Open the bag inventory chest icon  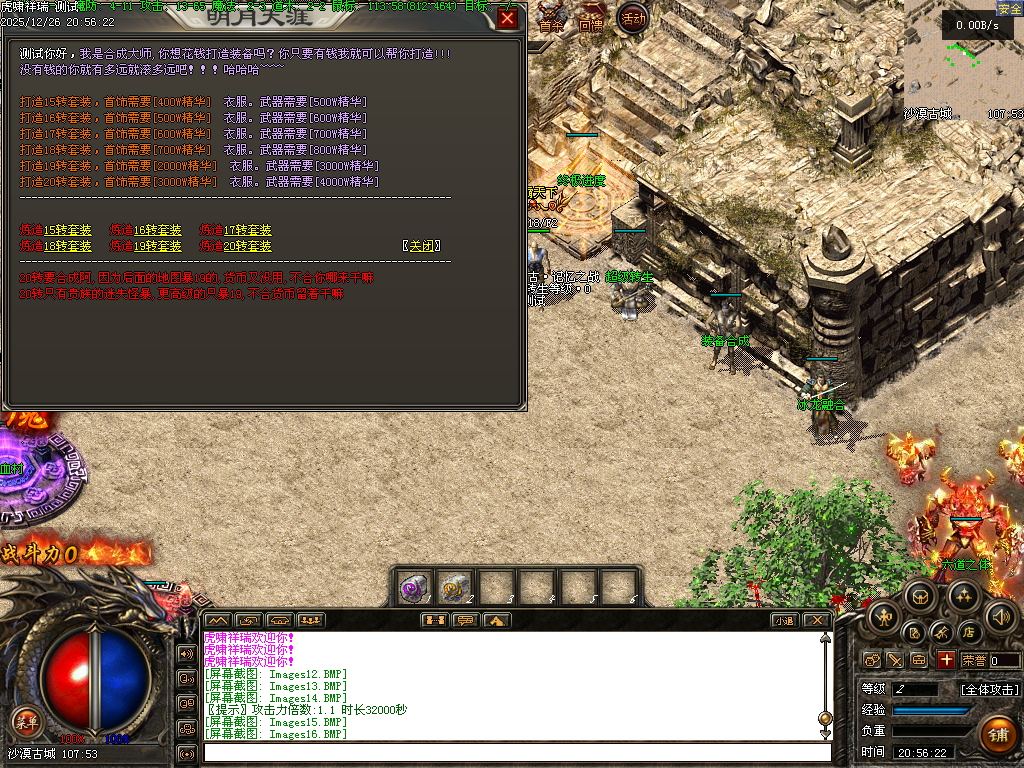coord(922,598)
